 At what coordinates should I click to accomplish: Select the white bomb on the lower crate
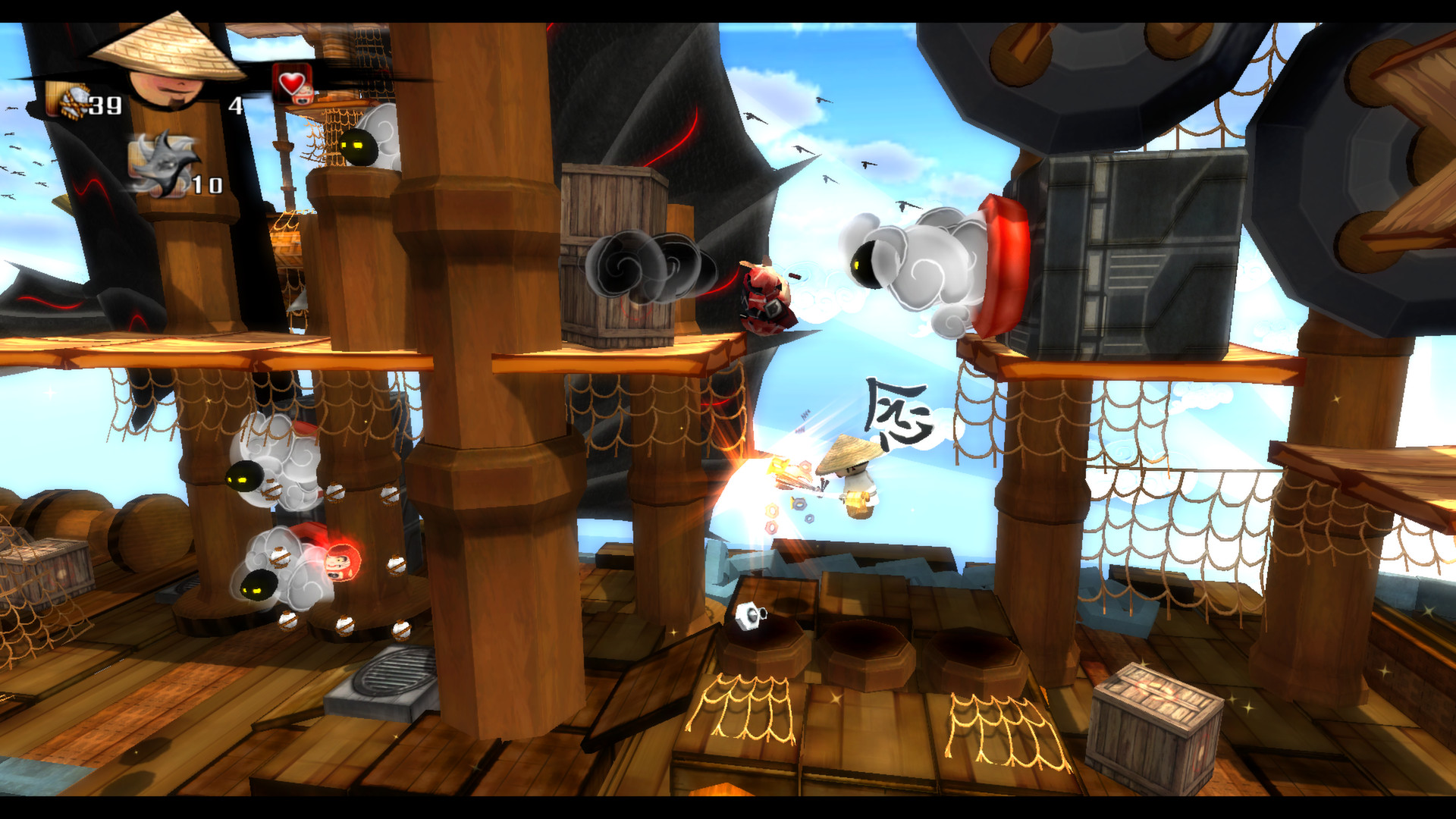coord(749,616)
